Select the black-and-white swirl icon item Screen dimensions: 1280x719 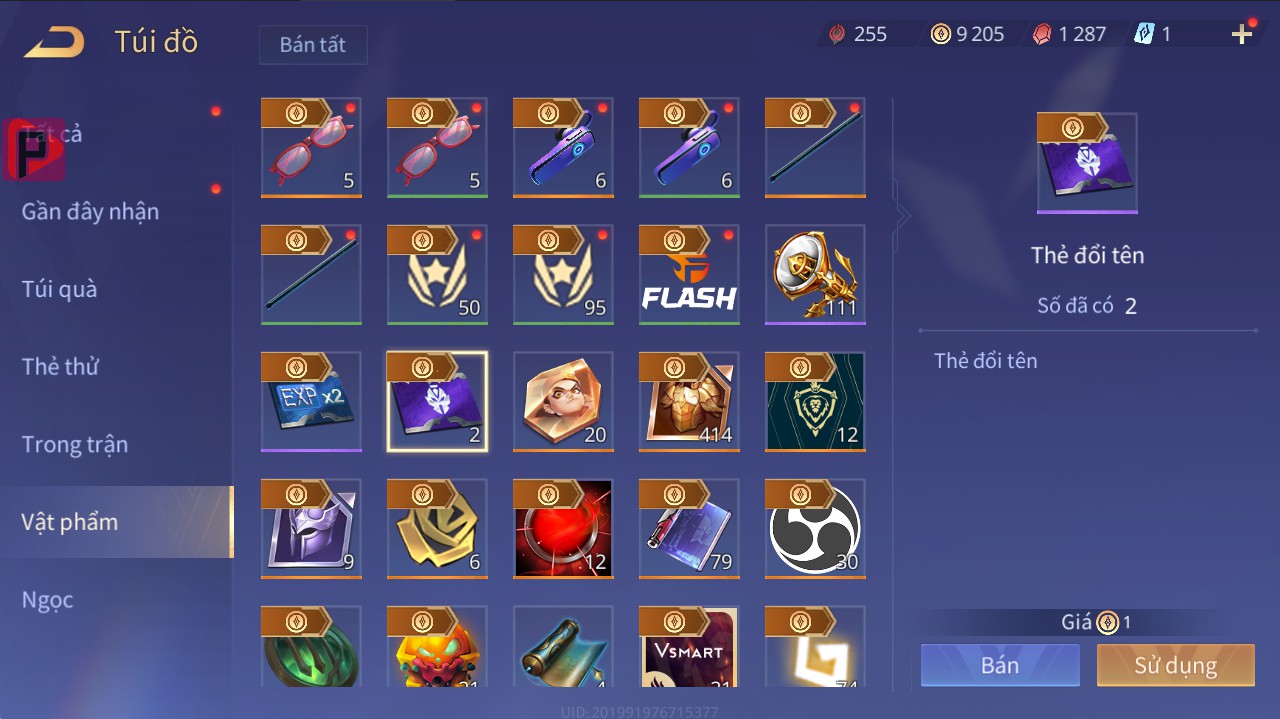(815, 528)
